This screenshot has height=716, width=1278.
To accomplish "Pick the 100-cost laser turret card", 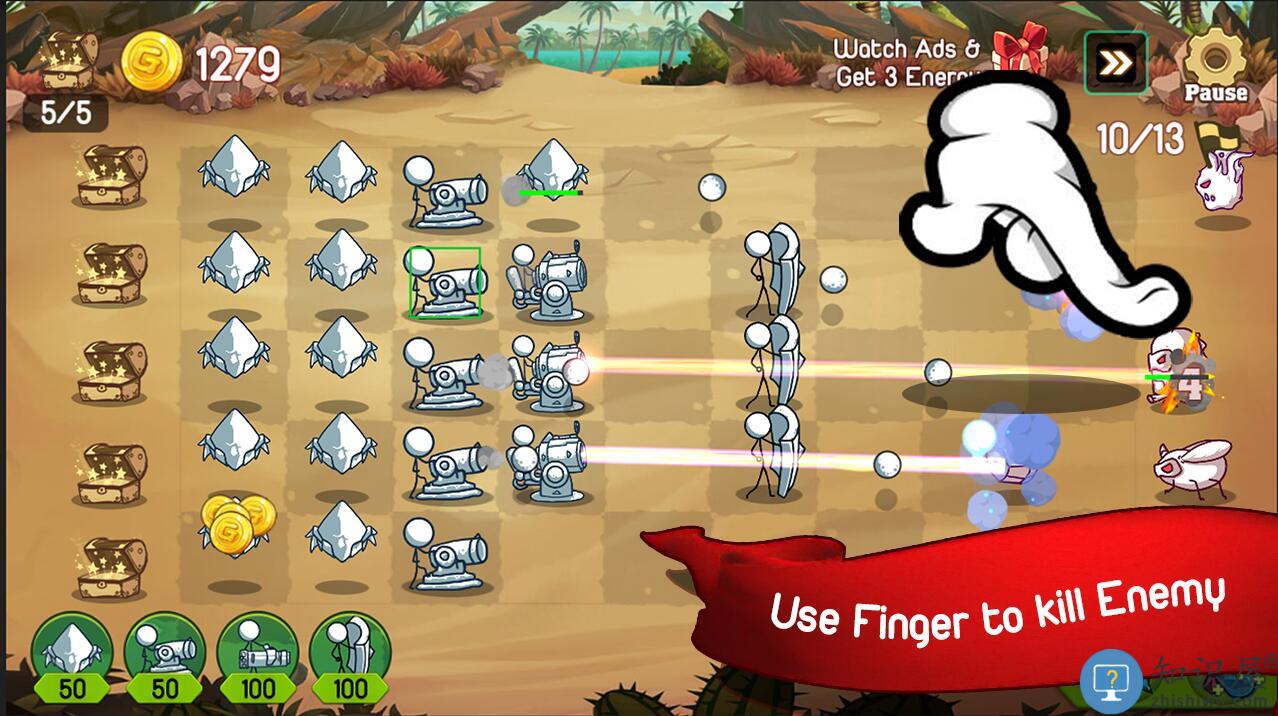I will [x=257, y=654].
